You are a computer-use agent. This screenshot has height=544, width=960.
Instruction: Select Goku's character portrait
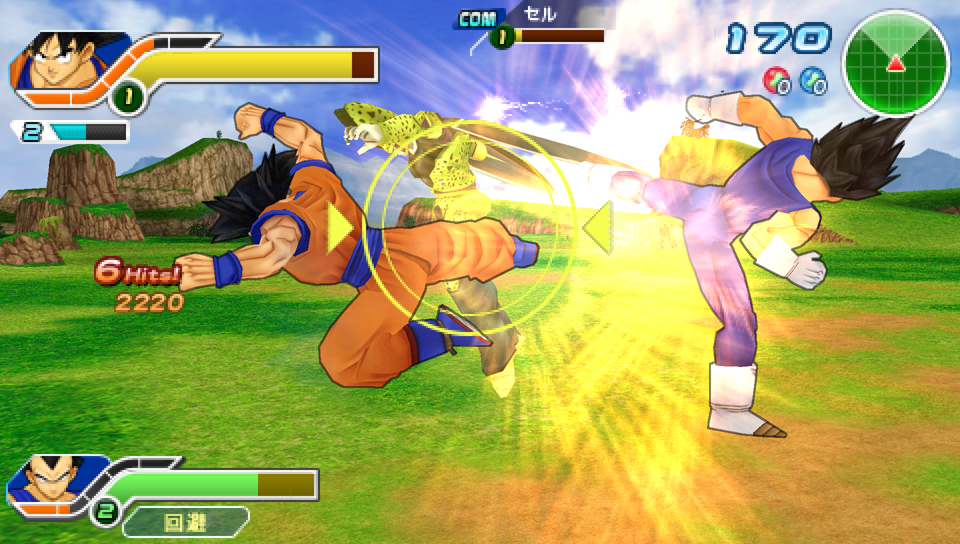click(x=55, y=62)
